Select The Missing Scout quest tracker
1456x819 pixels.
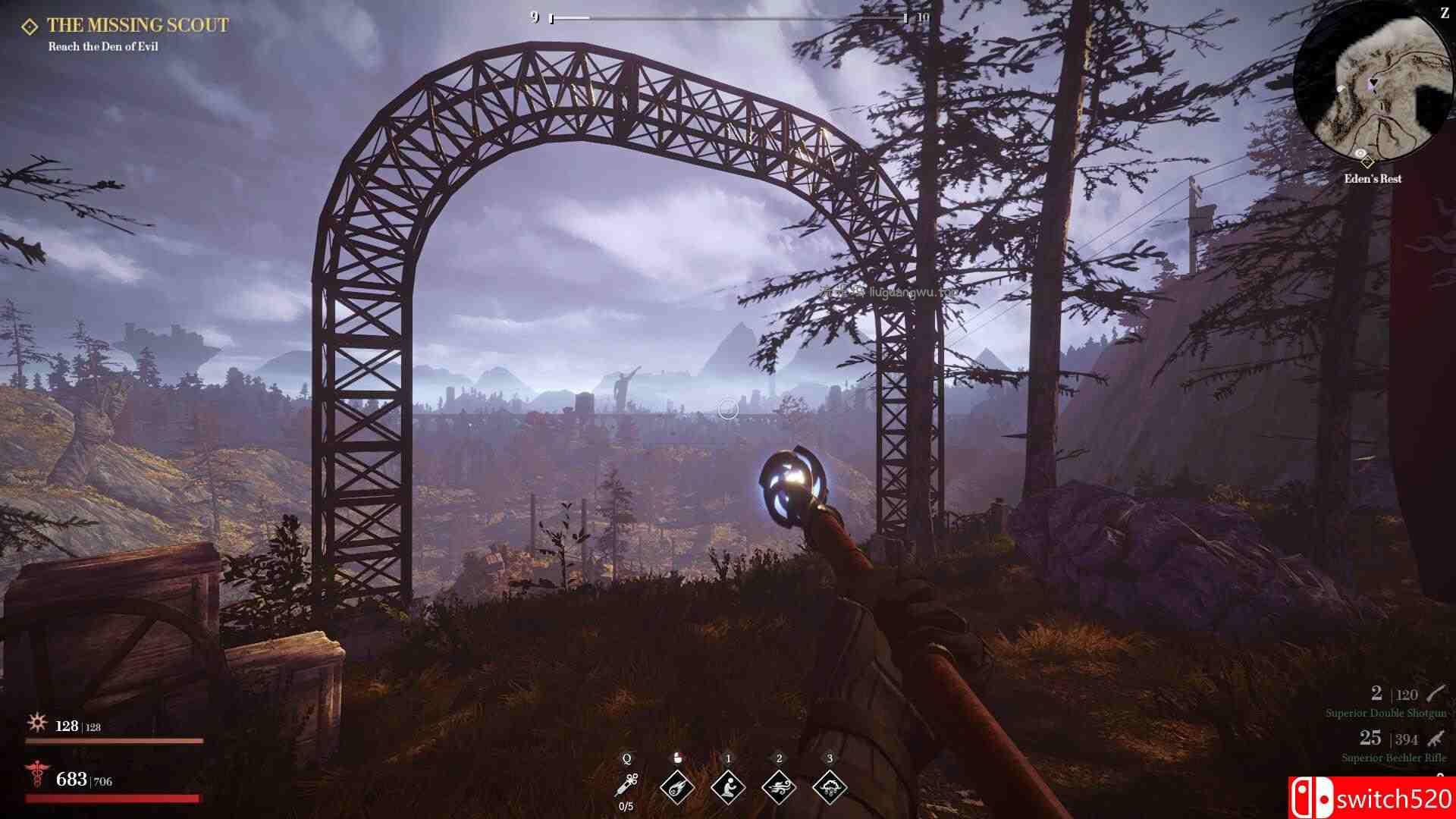tap(137, 25)
